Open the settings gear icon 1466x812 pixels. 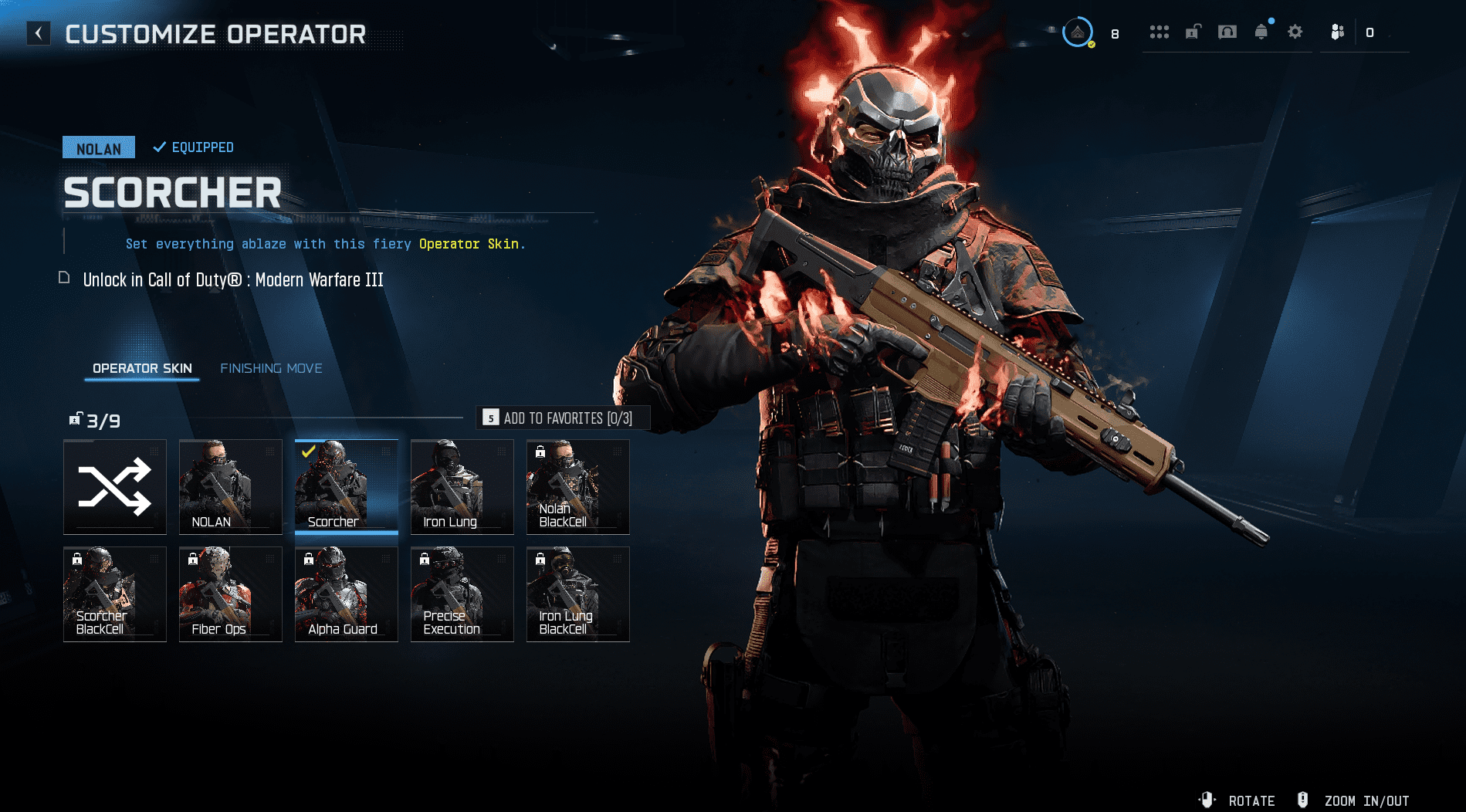[x=1295, y=32]
